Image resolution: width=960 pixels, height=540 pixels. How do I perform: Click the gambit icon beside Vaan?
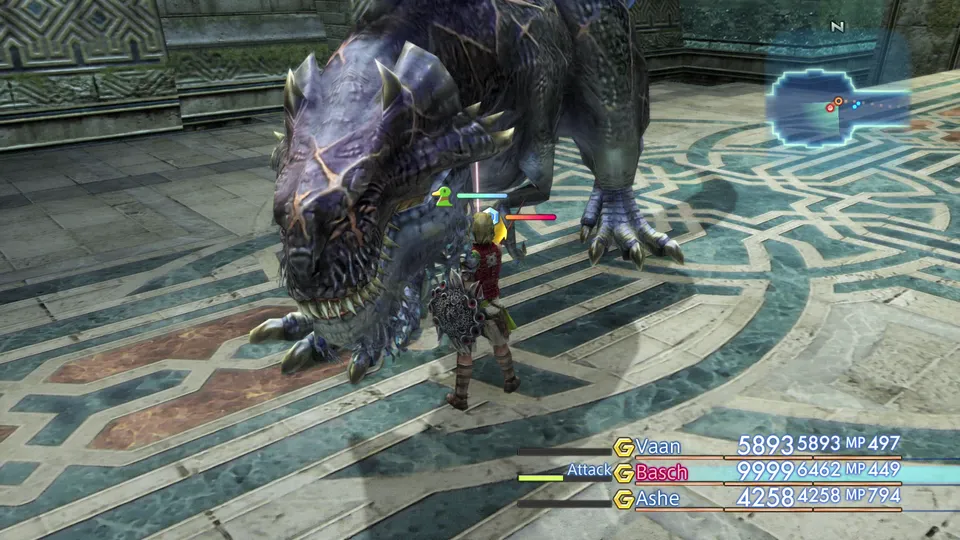[624, 447]
